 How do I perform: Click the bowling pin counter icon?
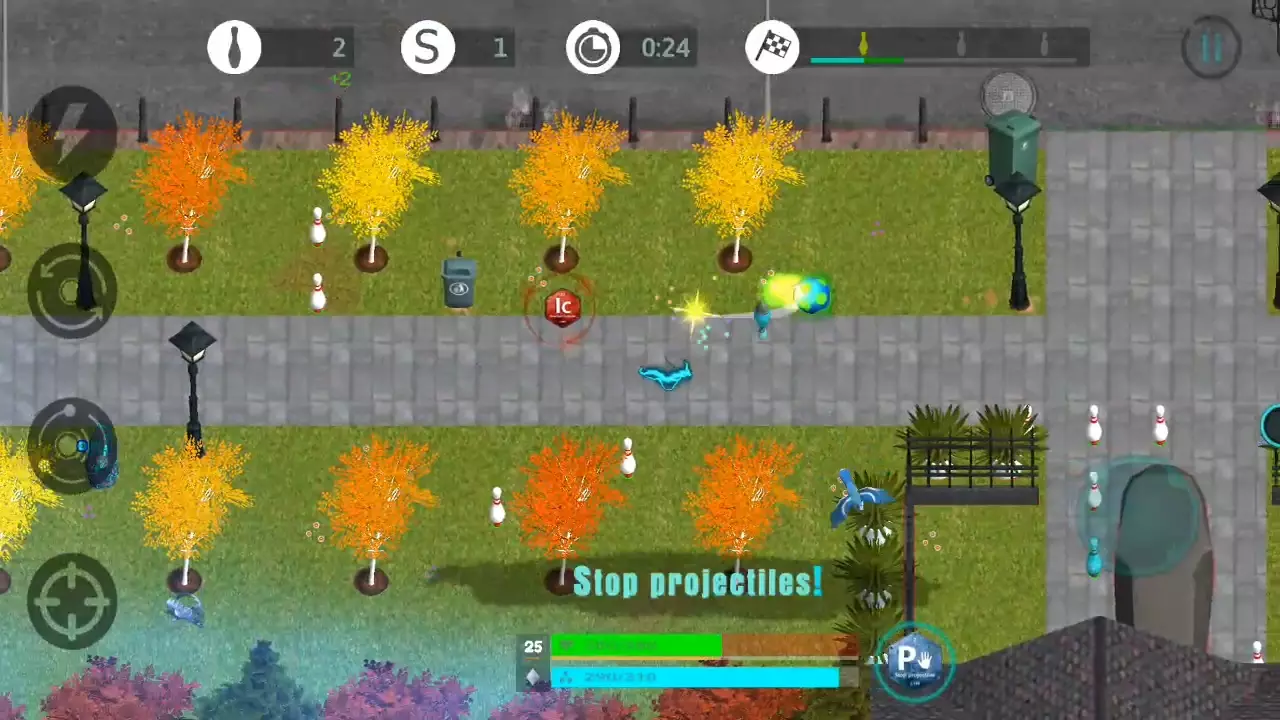coord(234,47)
